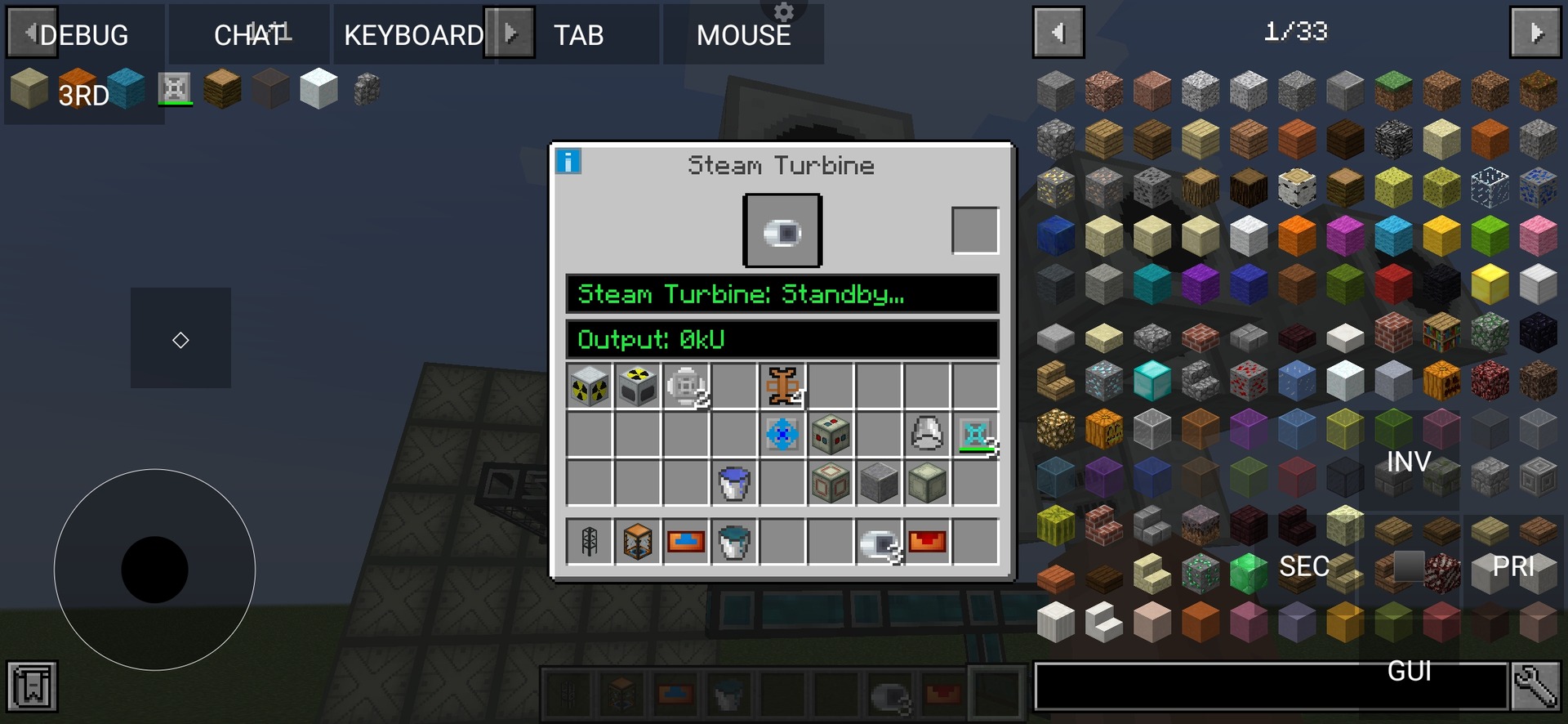Image resolution: width=1568 pixels, height=724 pixels.
Task: Tap the GUI touch button
Action: pyautogui.click(x=1409, y=671)
